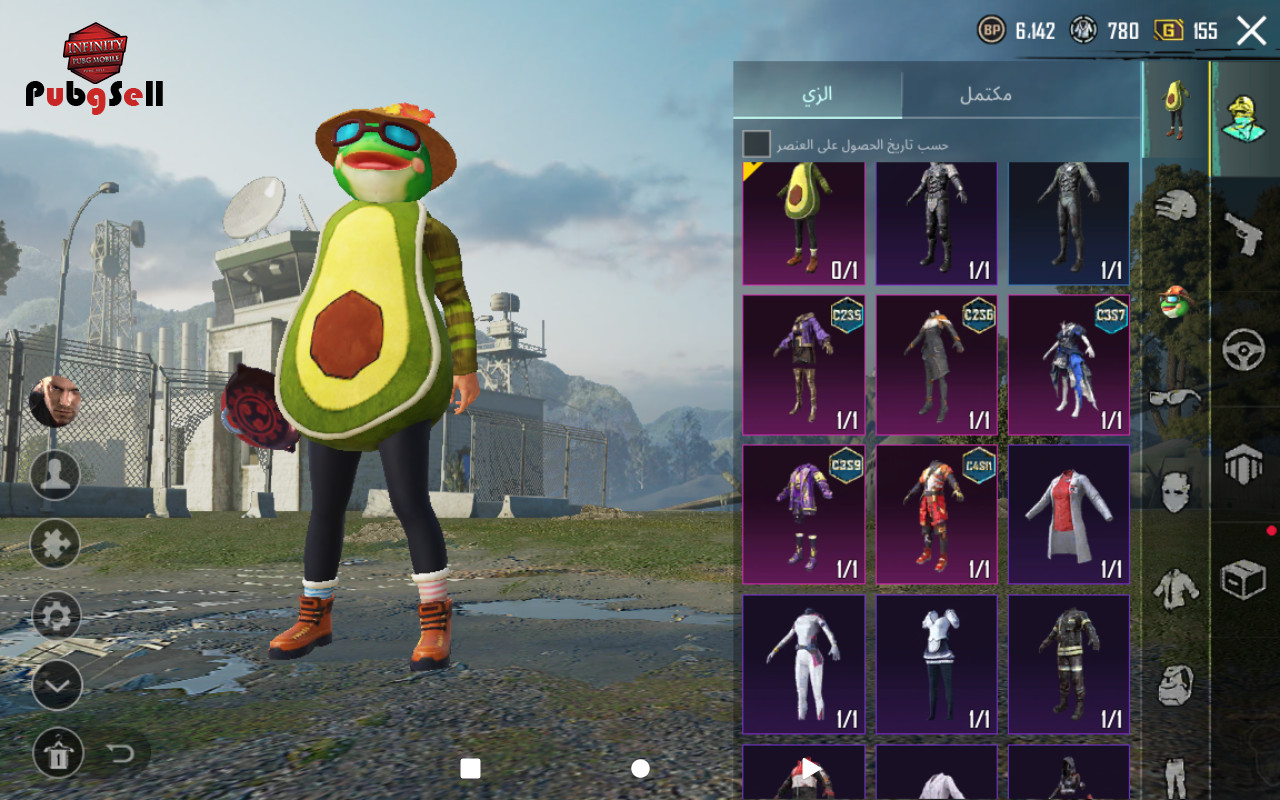The image size is (1280, 800).
Task: Select the C2S6 outfit slot
Action: click(936, 365)
